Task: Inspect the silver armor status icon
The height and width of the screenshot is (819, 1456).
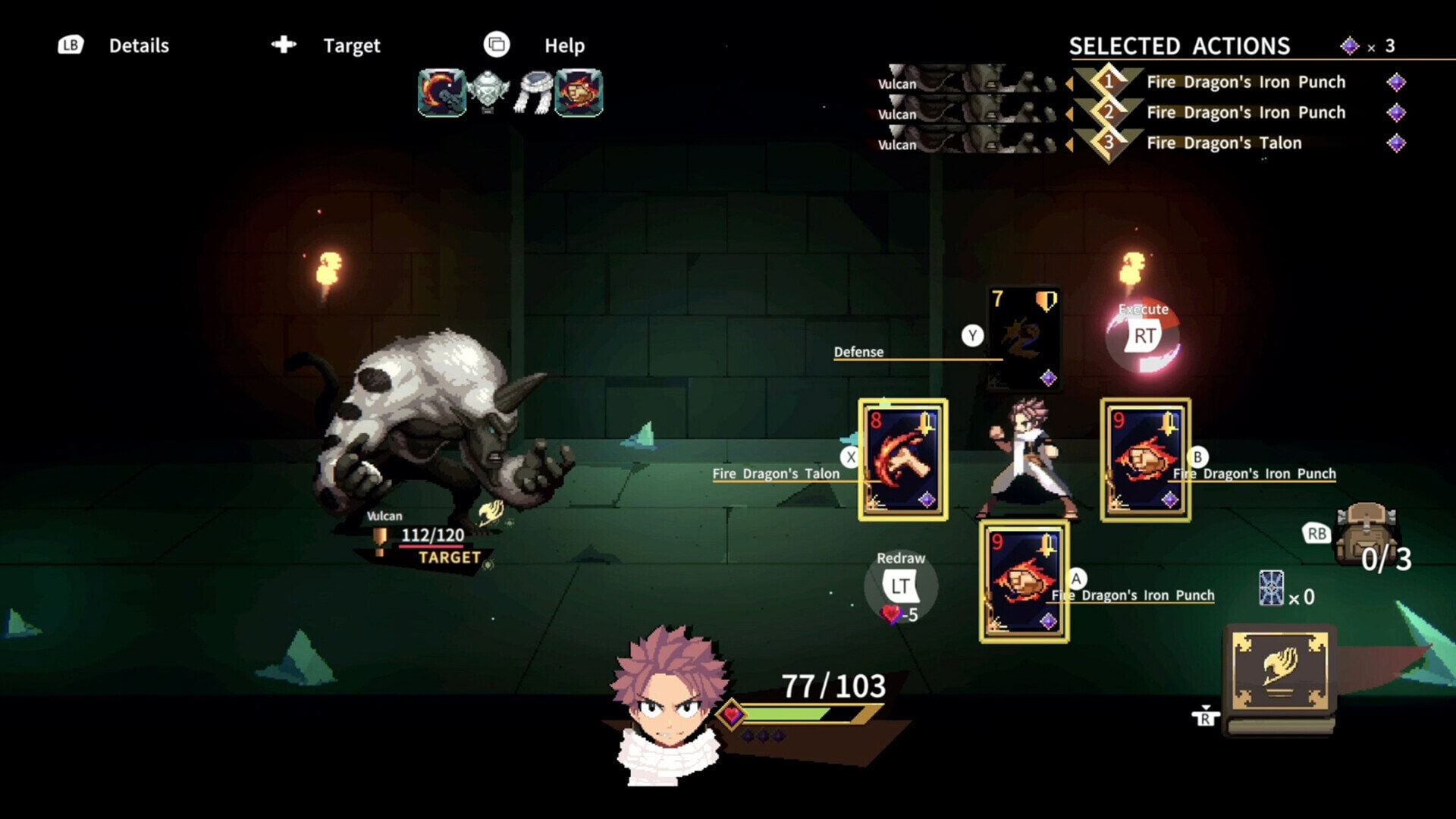Action: pyautogui.click(x=488, y=93)
